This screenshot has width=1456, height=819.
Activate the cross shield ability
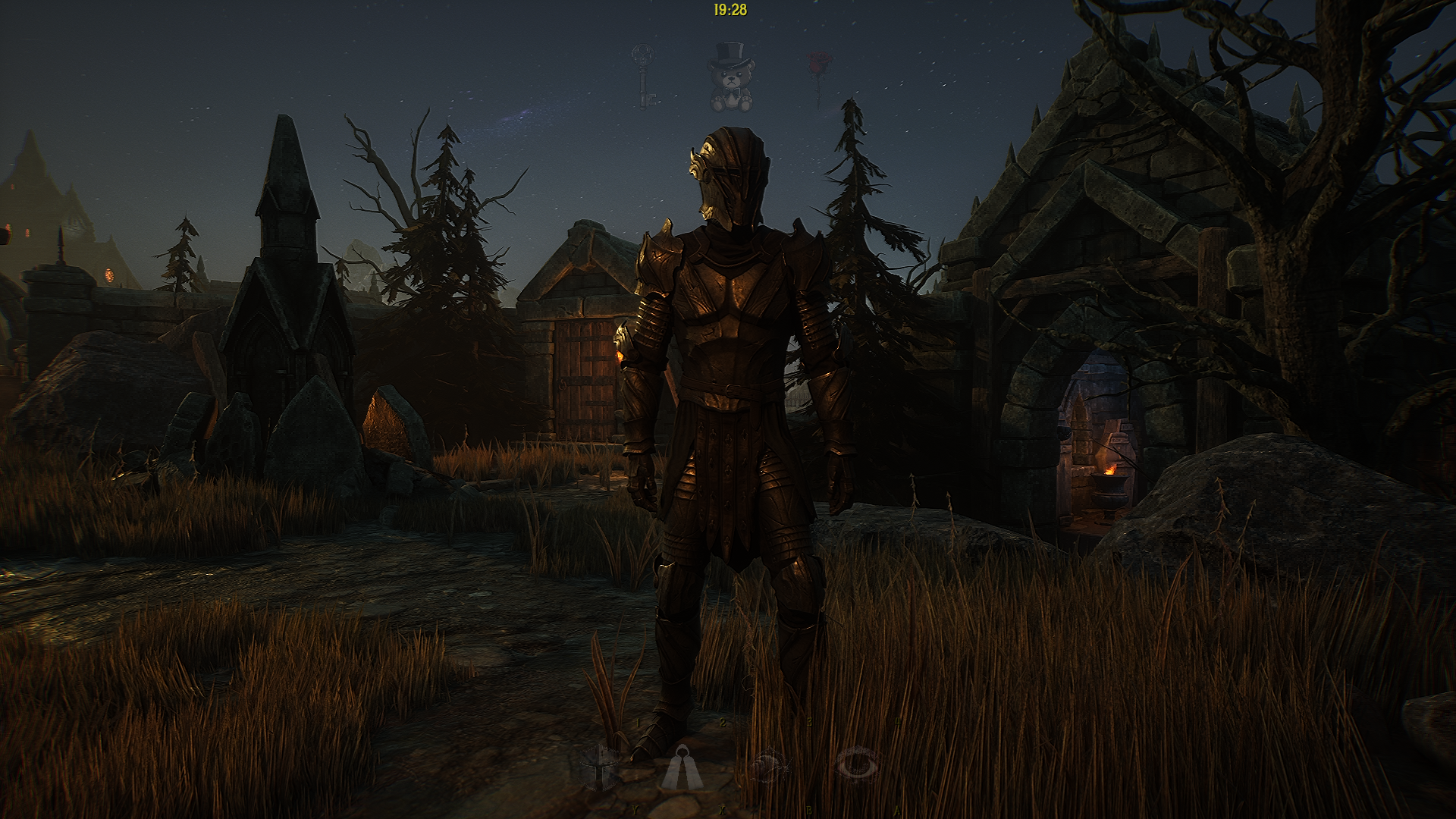[x=599, y=766]
